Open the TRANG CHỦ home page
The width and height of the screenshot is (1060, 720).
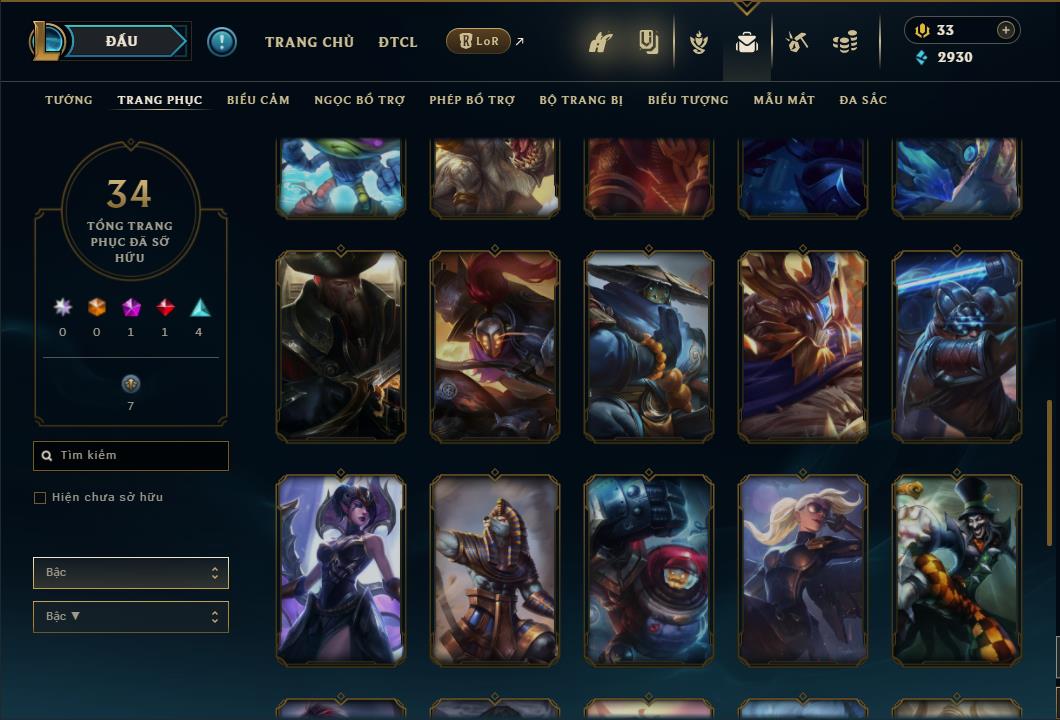309,42
